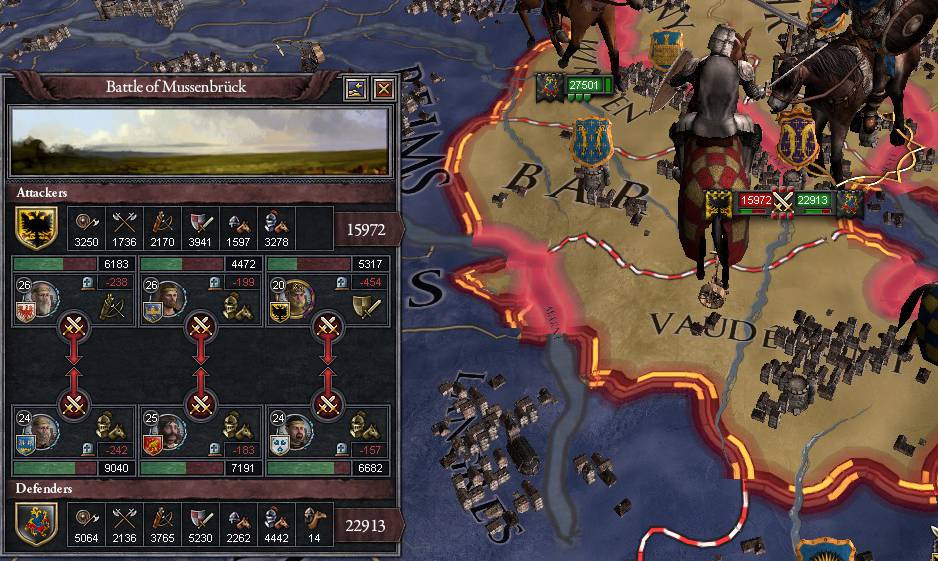This screenshot has width=938, height=561.
Task: Select the defenders' coat of arms shield
Action: coord(36,524)
